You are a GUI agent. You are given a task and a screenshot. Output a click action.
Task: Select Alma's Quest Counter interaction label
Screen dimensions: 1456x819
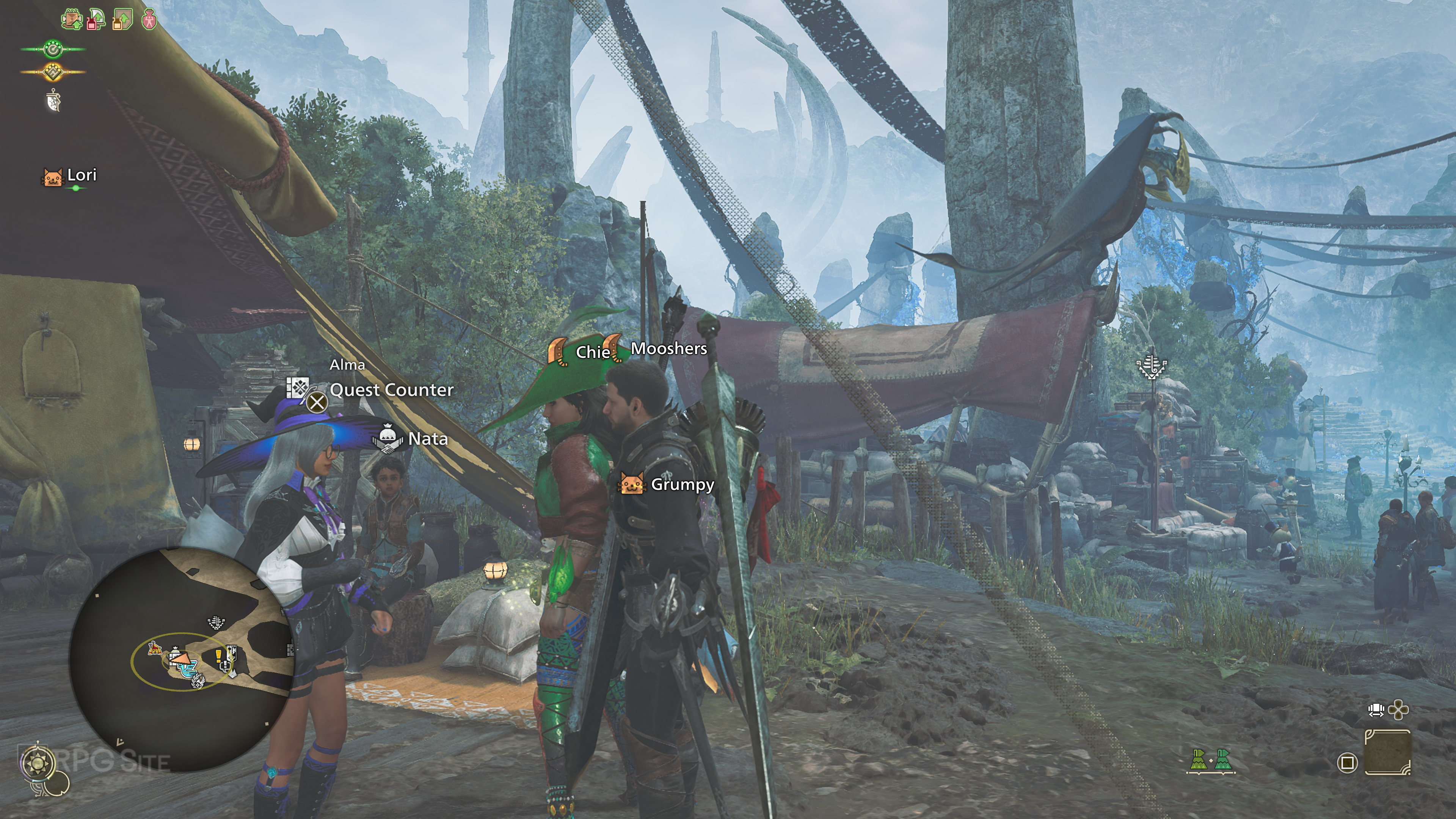tap(391, 390)
